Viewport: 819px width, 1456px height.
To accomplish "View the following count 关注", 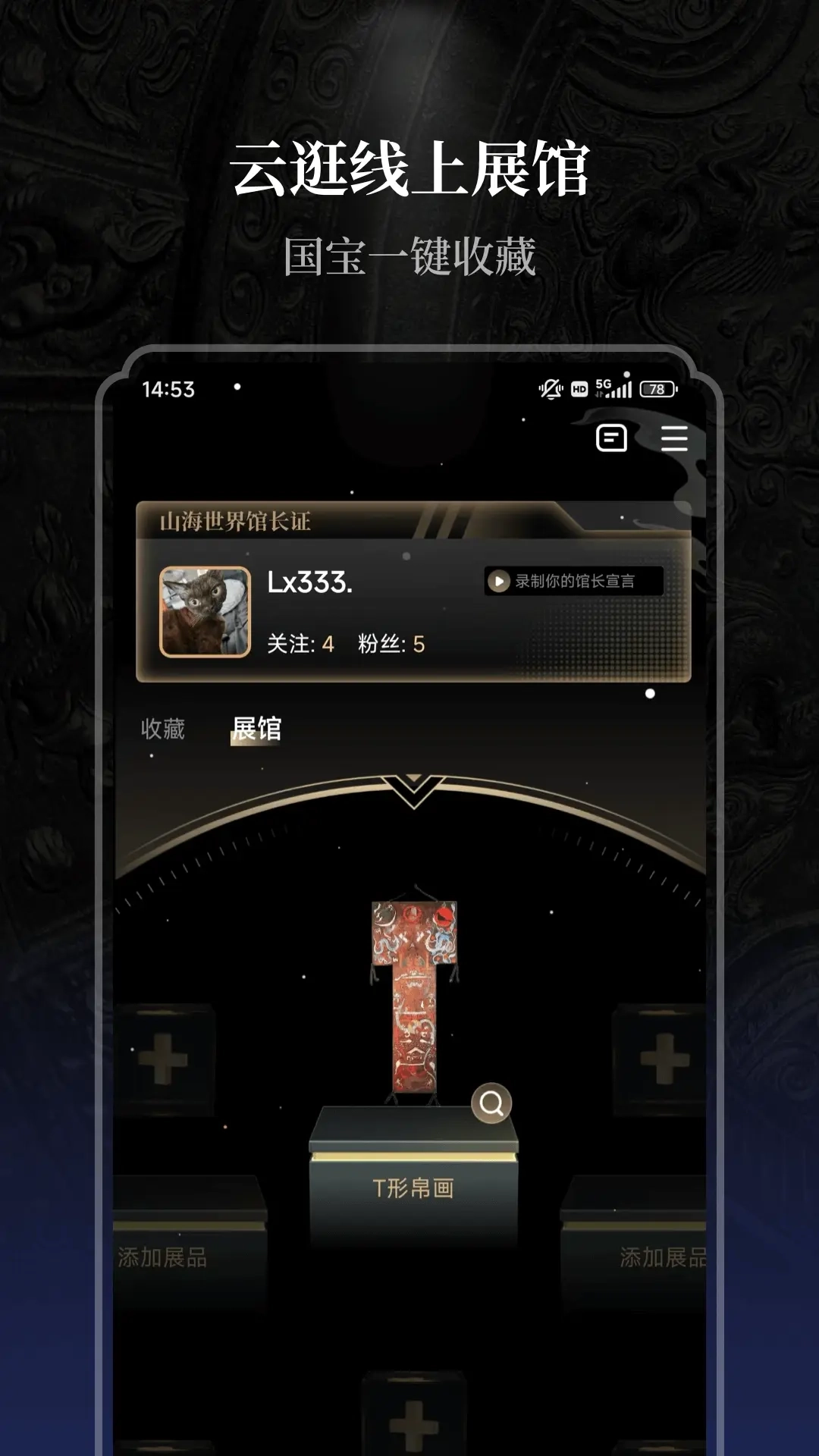I will [300, 644].
